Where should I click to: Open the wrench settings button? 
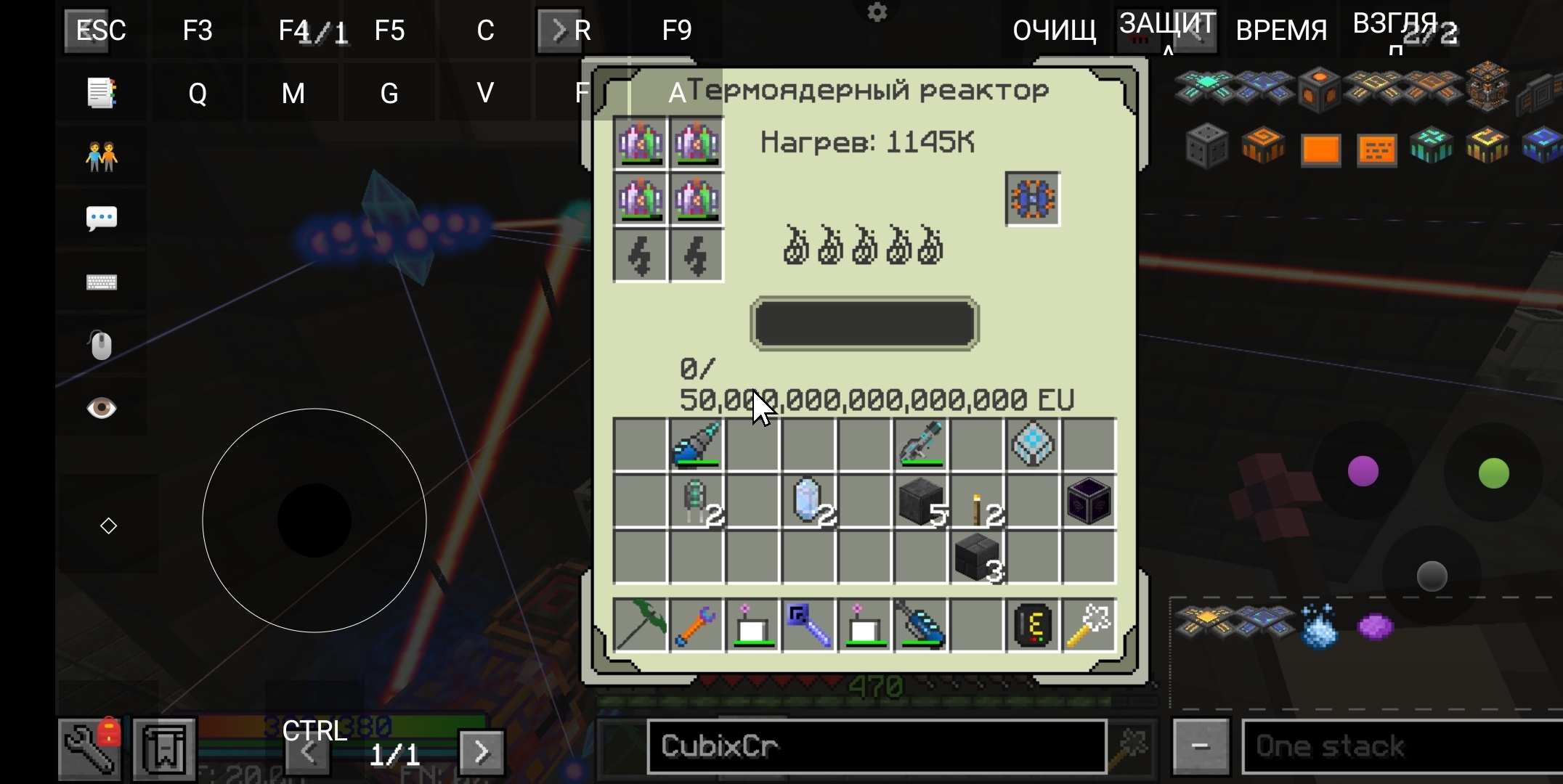pyautogui.click(x=90, y=748)
